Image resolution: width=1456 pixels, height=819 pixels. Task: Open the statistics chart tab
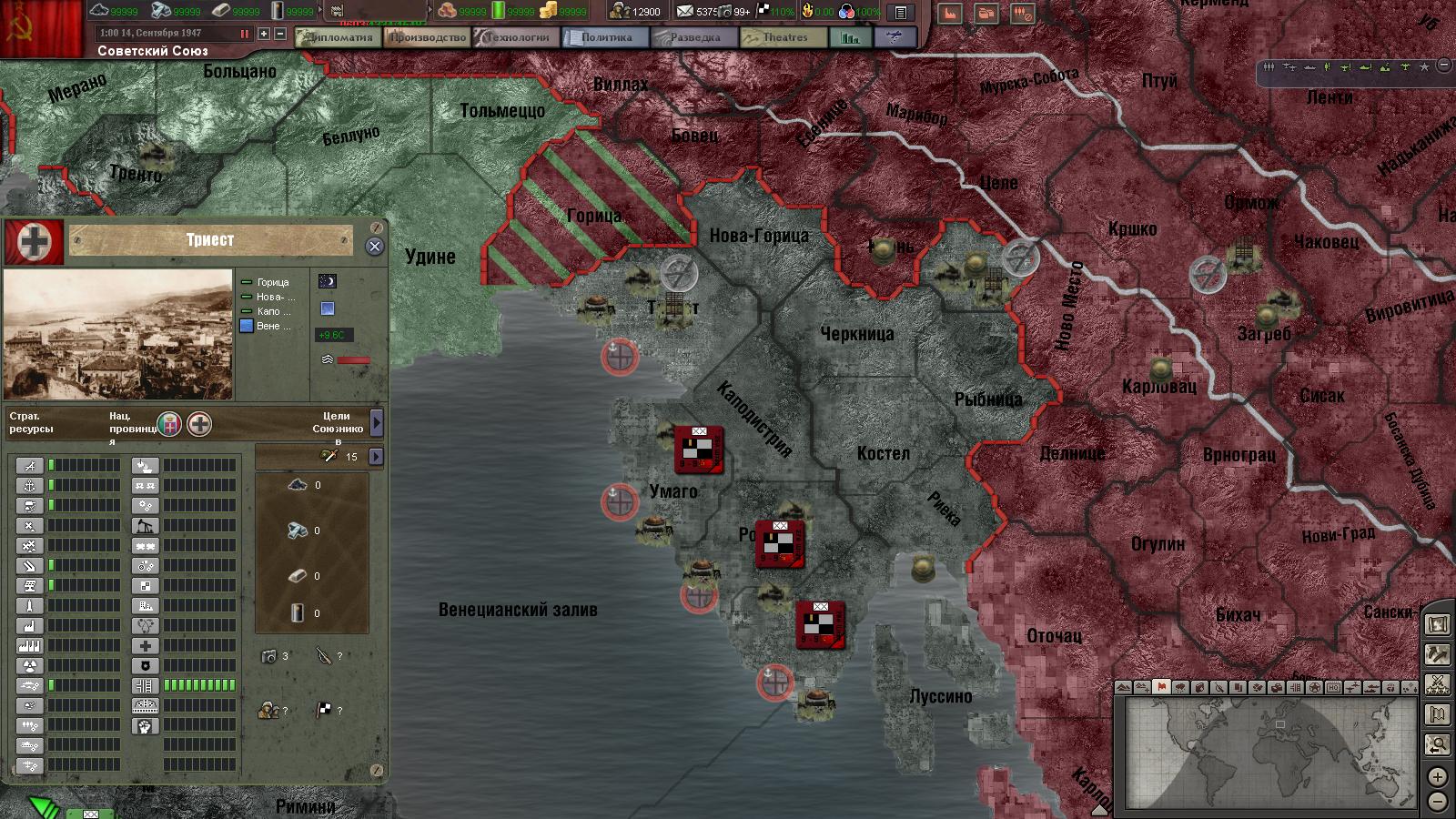[850, 37]
